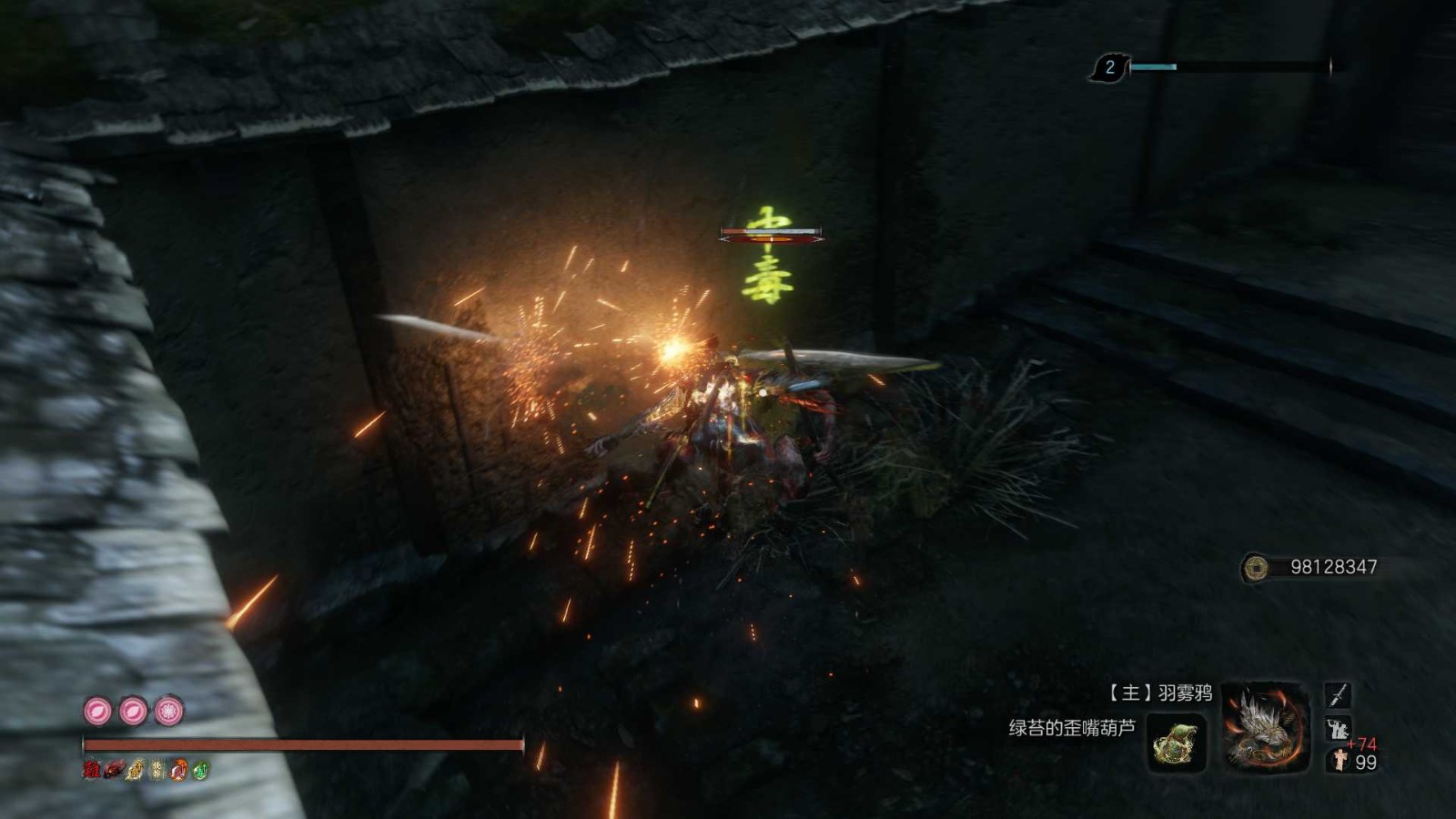Click the skill point badge showing 2
This screenshot has width=1456, height=819.
pyautogui.click(x=1108, y=67)
